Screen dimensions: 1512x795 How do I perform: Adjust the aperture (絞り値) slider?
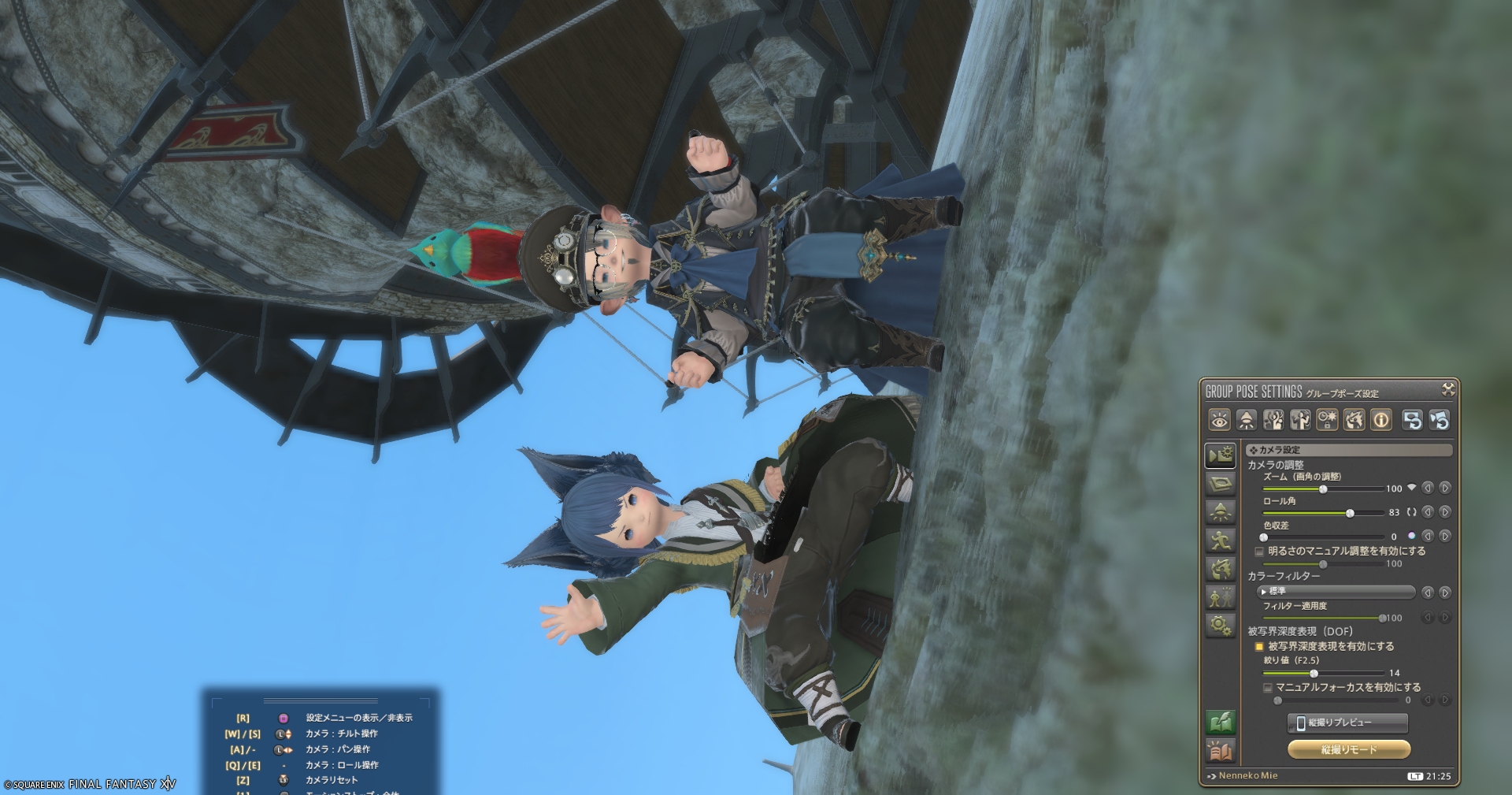pyautogui.click(x=1314, y=674)
